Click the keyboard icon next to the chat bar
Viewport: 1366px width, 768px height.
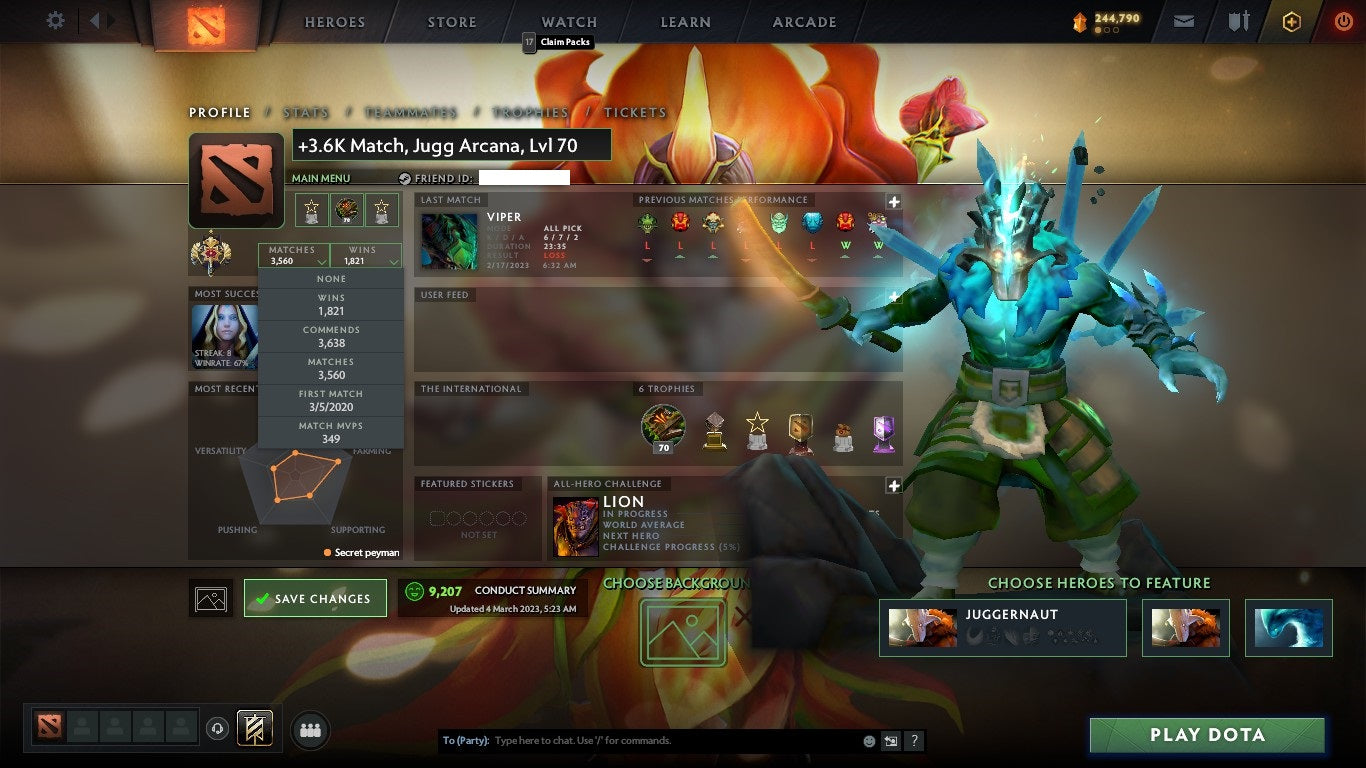(x=890, y=740)
